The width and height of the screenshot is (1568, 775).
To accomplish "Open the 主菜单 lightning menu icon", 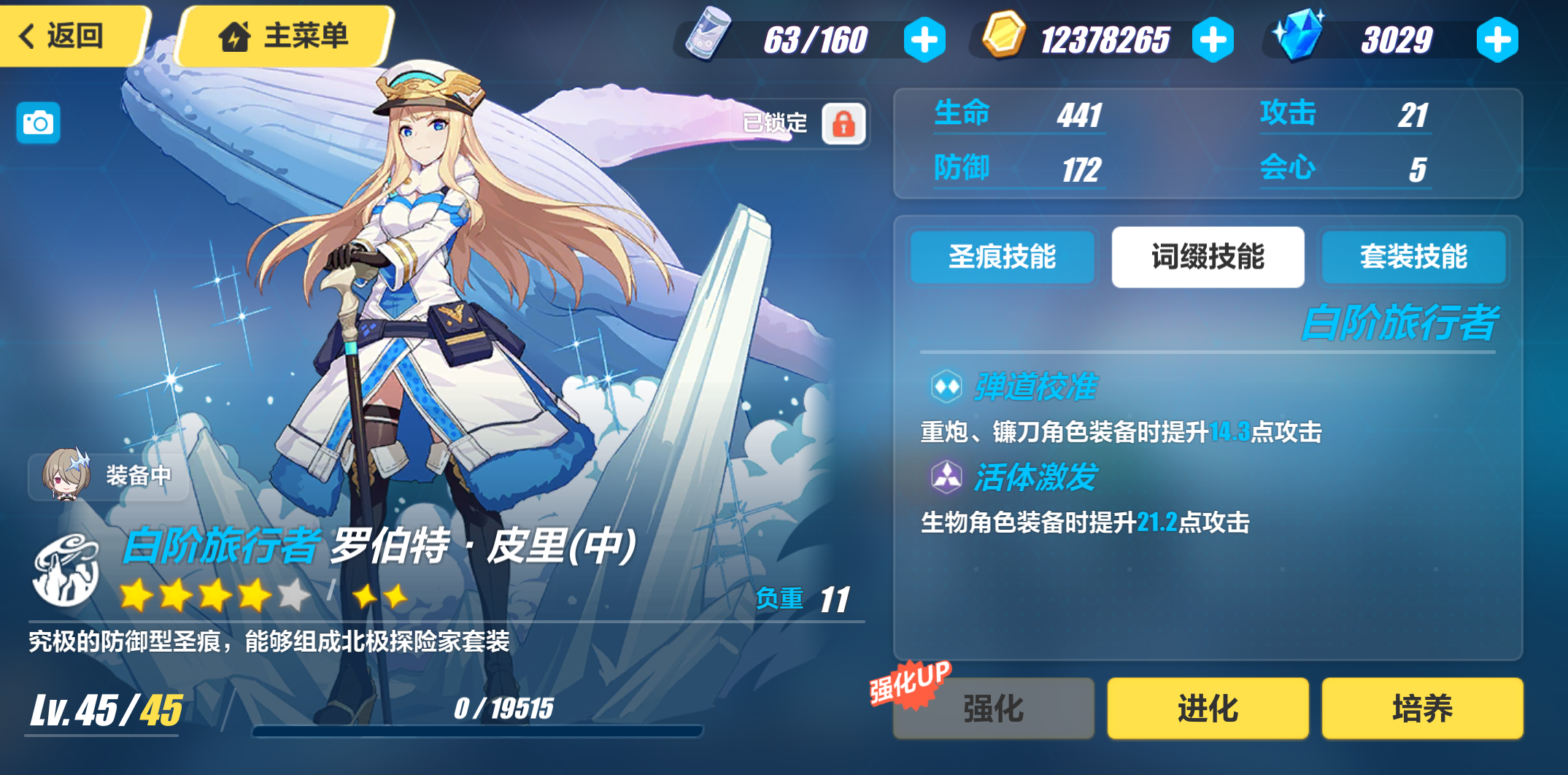I will click(x=234, y=36).
